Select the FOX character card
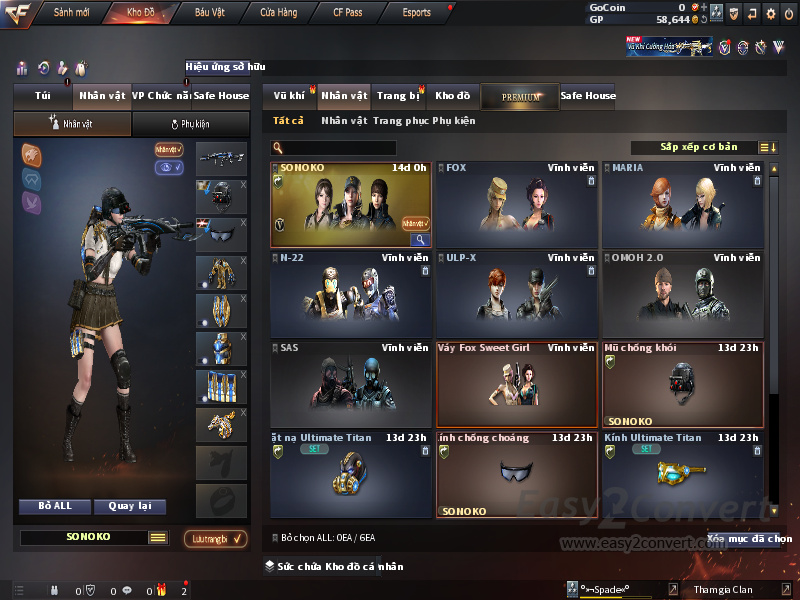Screen dimensions: 800x600 516,205
